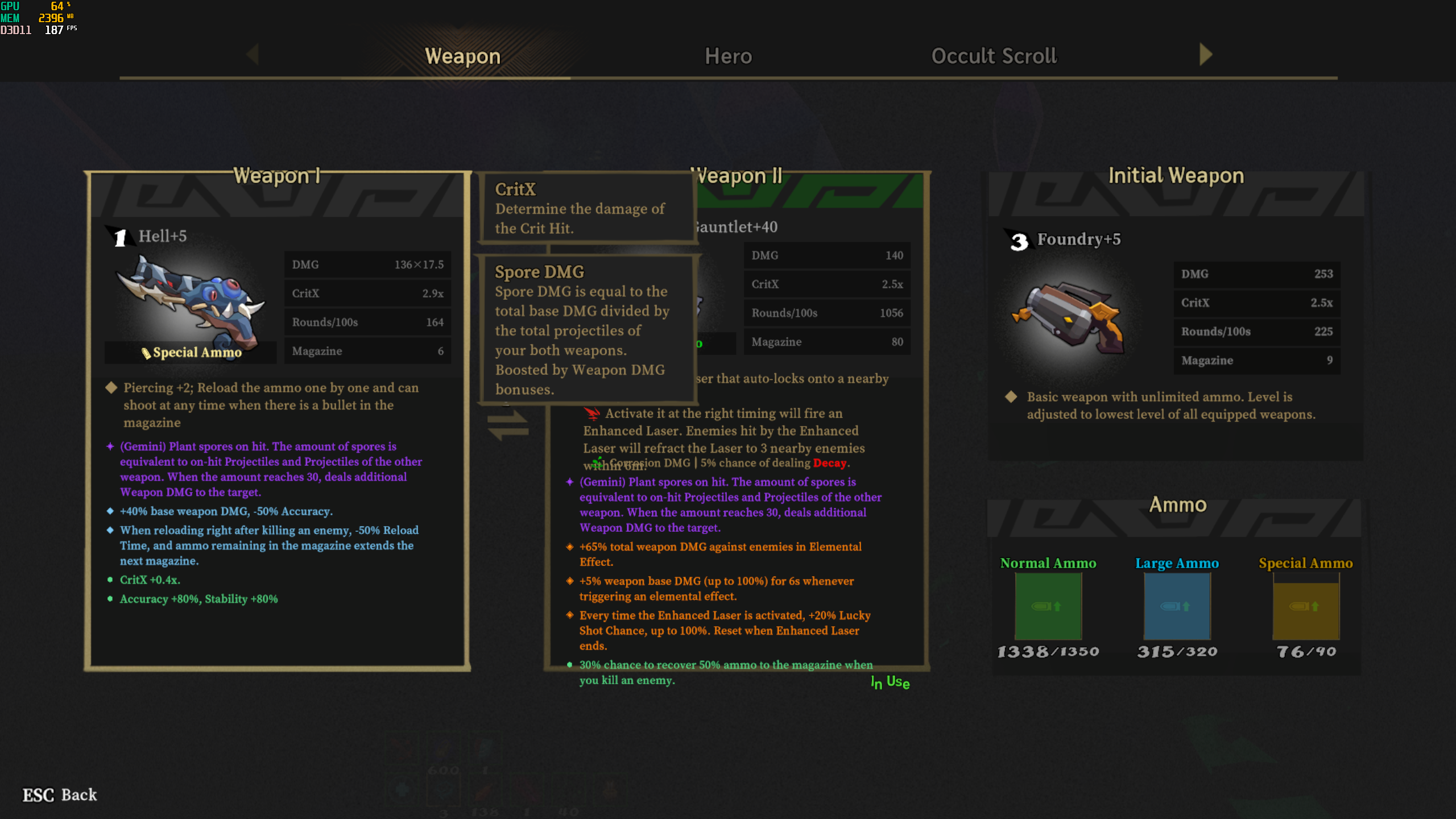The image size is (1456, 819).
Task: Choose the yellow Special Ammo box
Action: tap(1306, 606)
